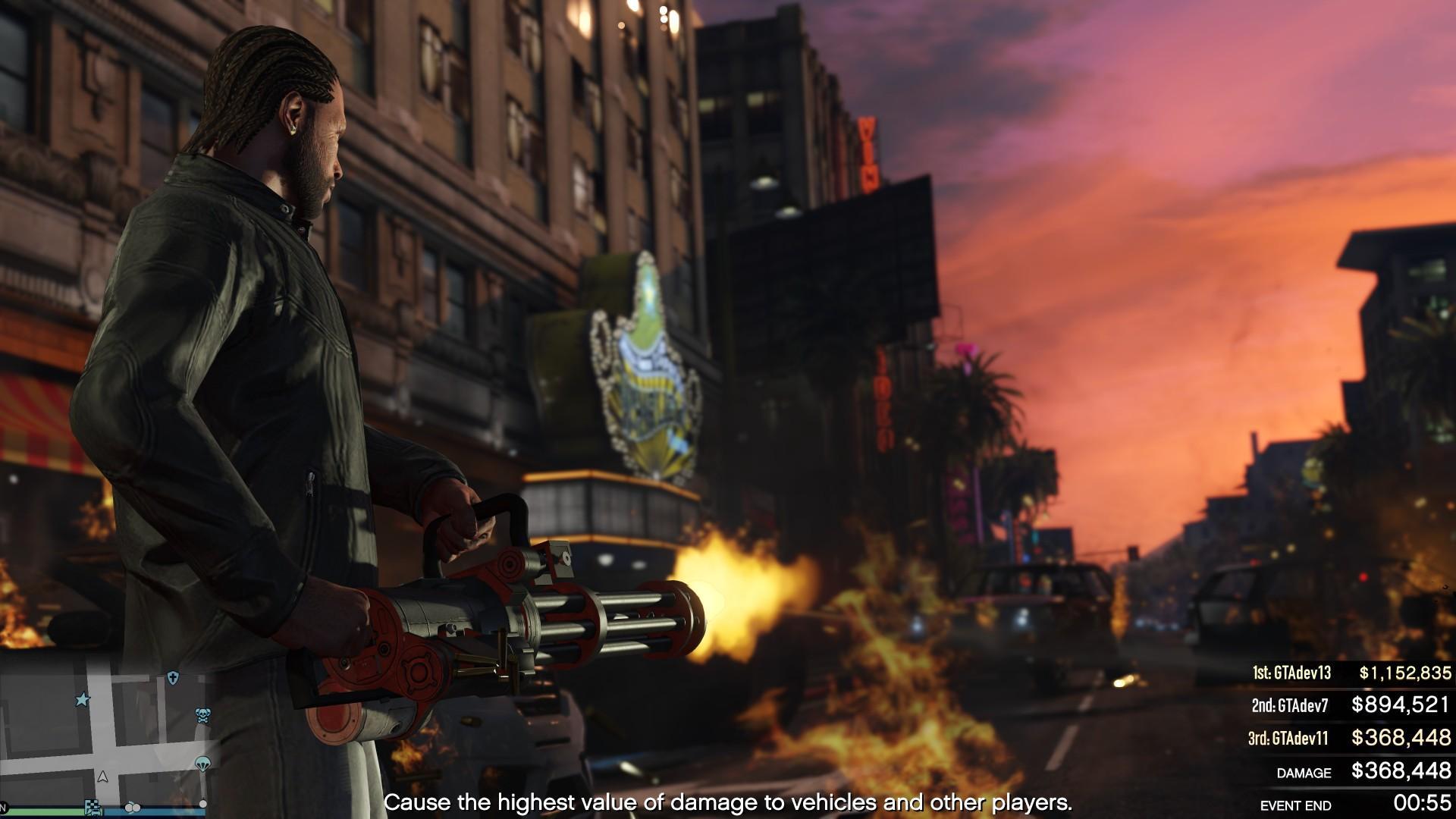Select the parachute icon on the minimap
The width and height of the screenshot is (1456, 819).
(x=202, y=764)
